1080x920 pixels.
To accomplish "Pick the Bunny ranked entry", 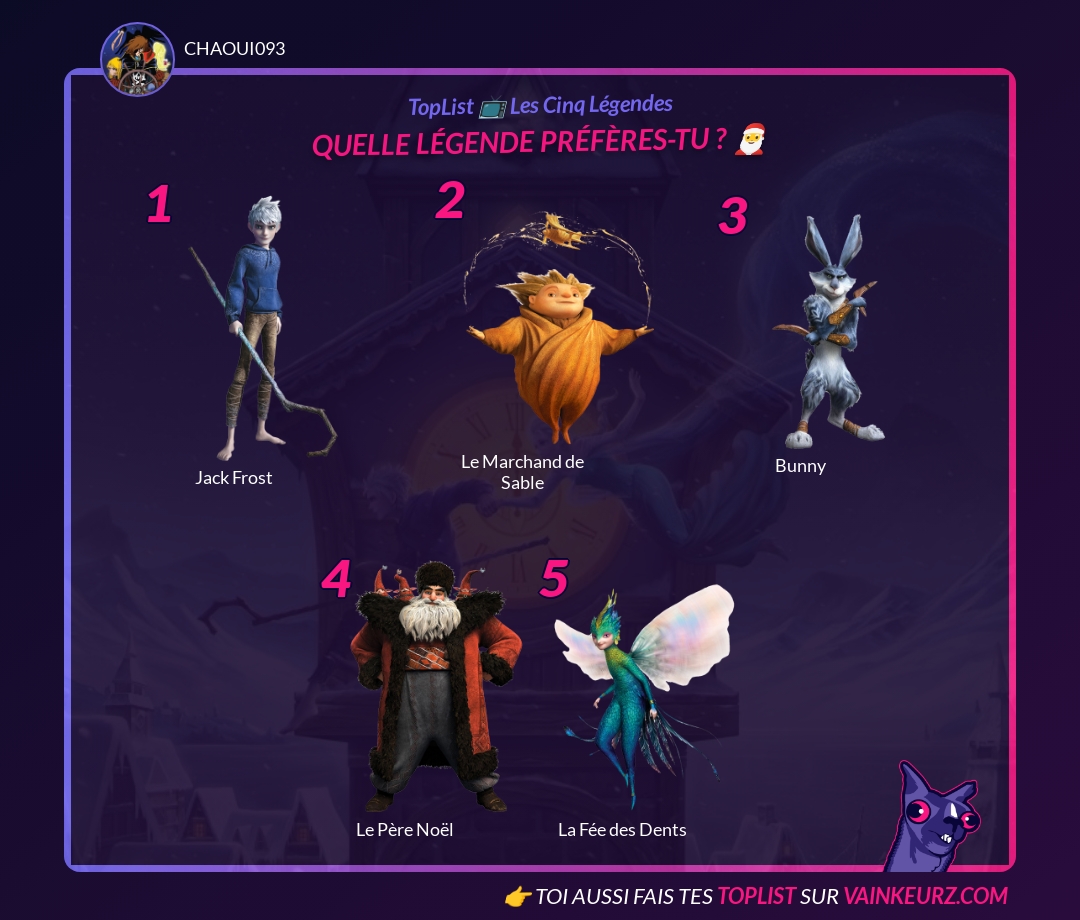I will (828, 335).
